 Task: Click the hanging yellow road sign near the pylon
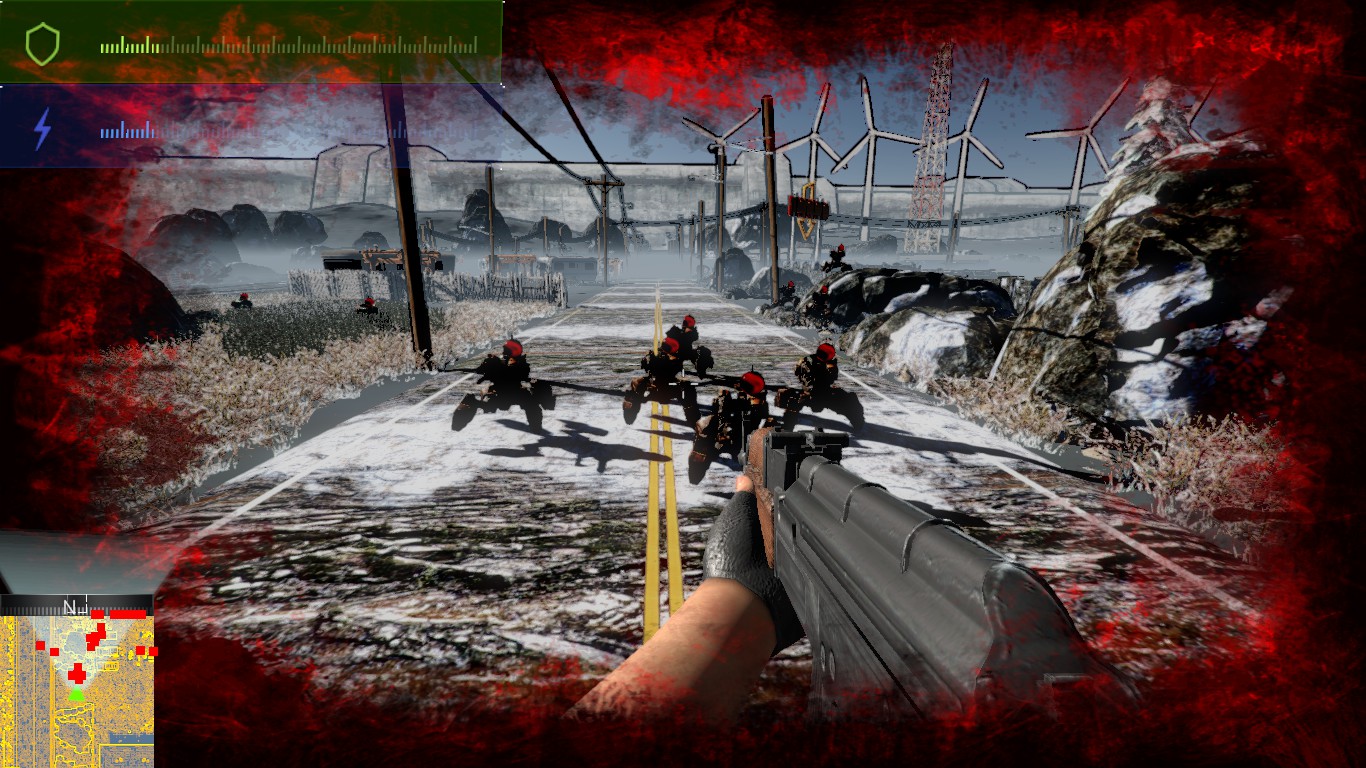pyautogui.click(x=808, y=206)
